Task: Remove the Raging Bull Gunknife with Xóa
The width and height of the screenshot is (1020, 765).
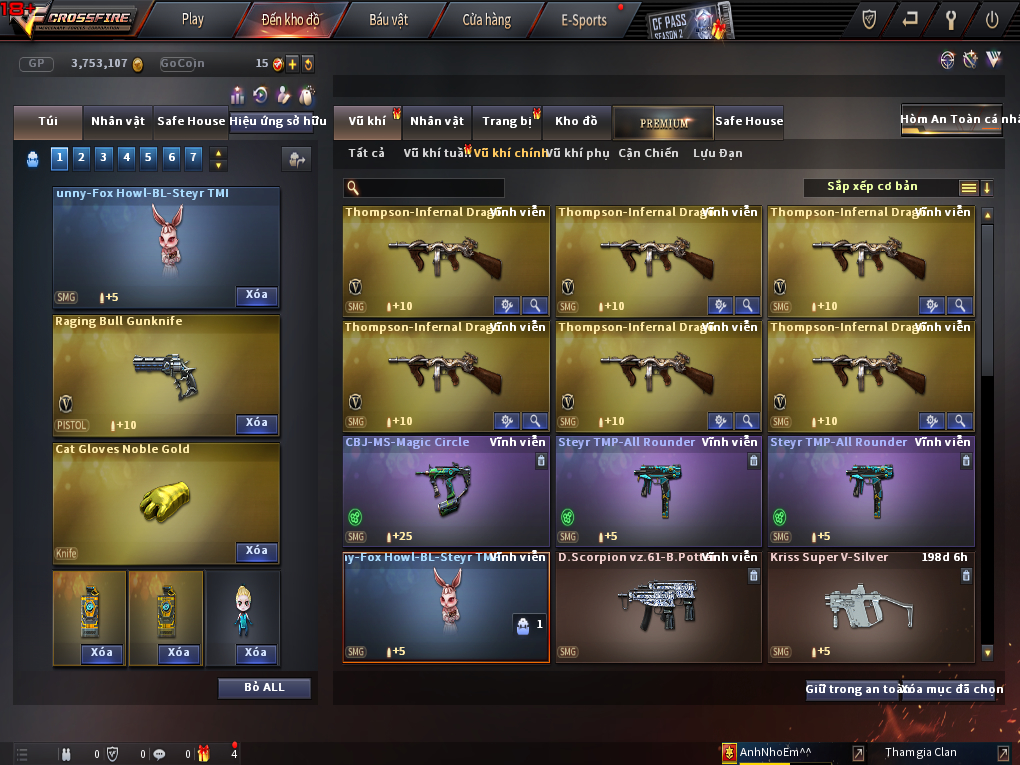Action: tap(257, 423)
